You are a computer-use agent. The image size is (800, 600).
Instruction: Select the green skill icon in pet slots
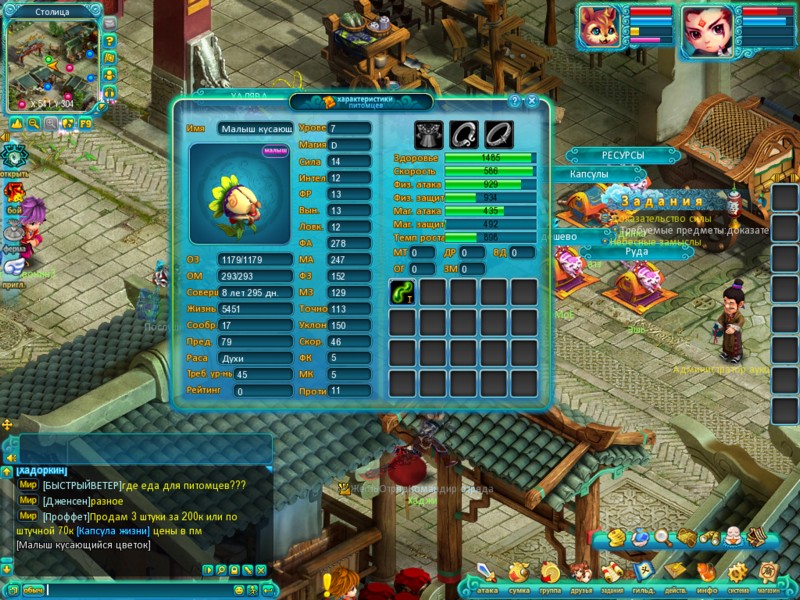click(402, 291)
